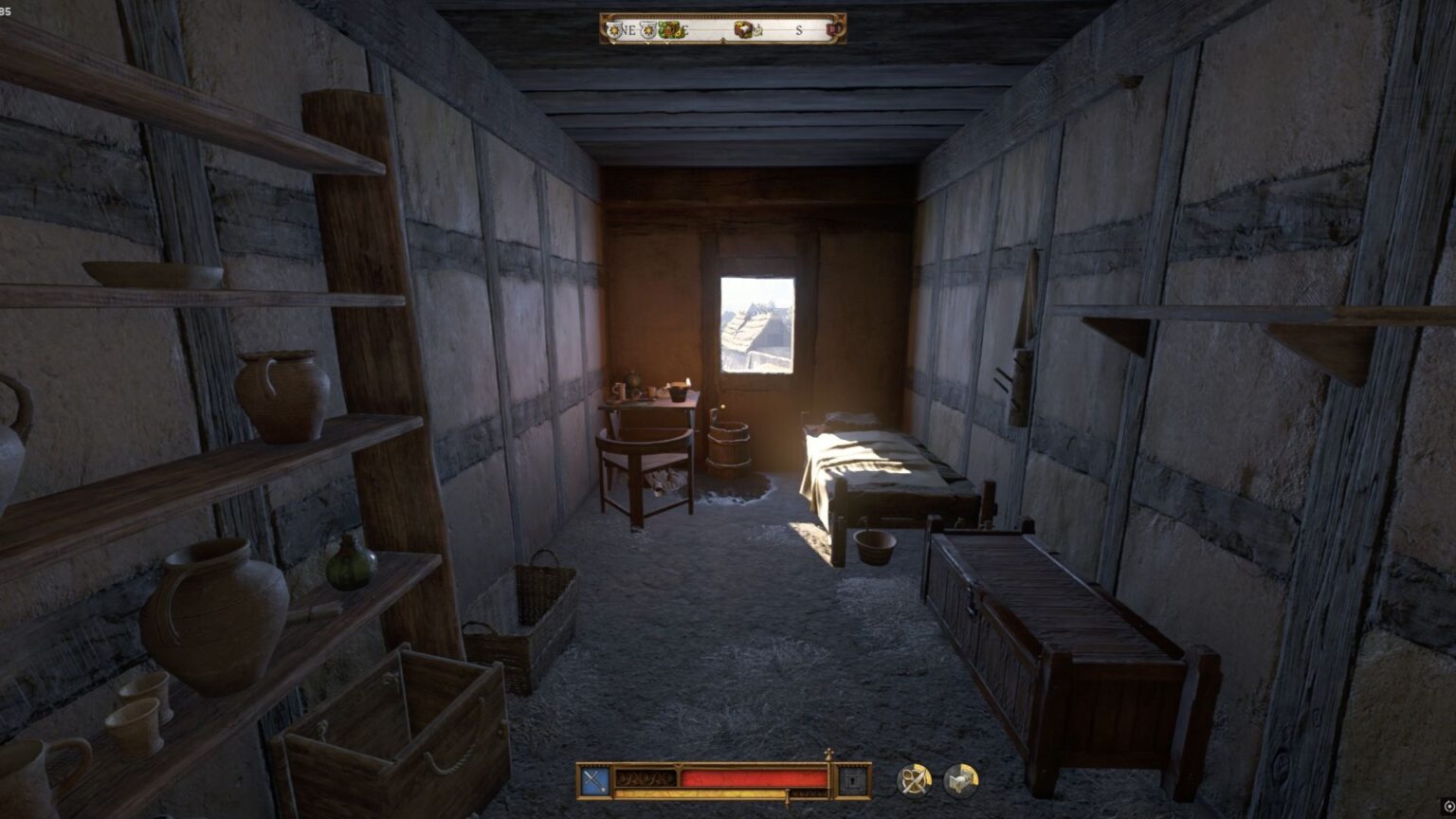Click the NE direction label on the compass

[629, 30]
